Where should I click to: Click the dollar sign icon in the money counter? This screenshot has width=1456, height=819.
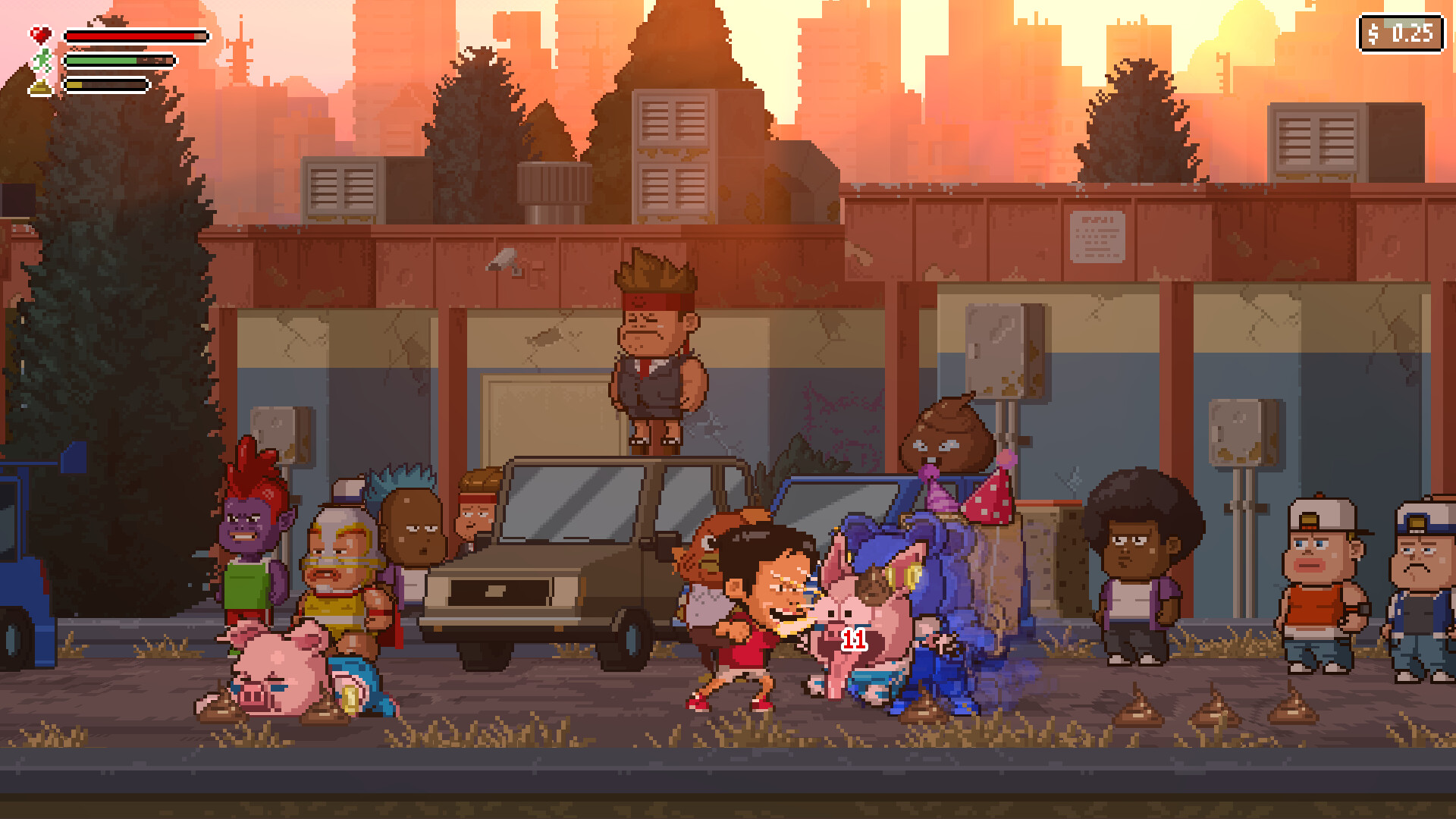pyautogui.click(x=1375, y=33)
